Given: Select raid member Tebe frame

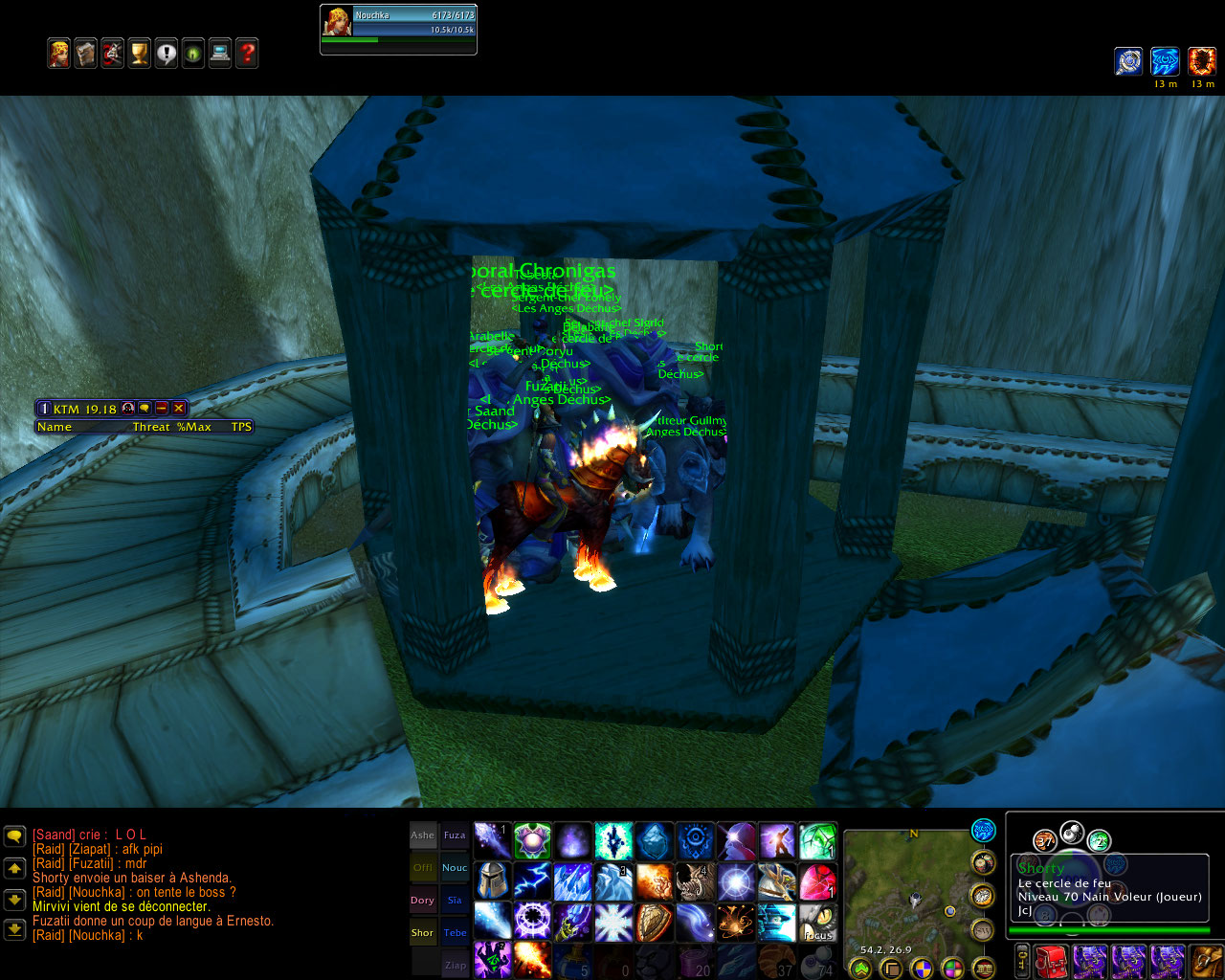Looking at the screenshot, I should click(455, 933).
